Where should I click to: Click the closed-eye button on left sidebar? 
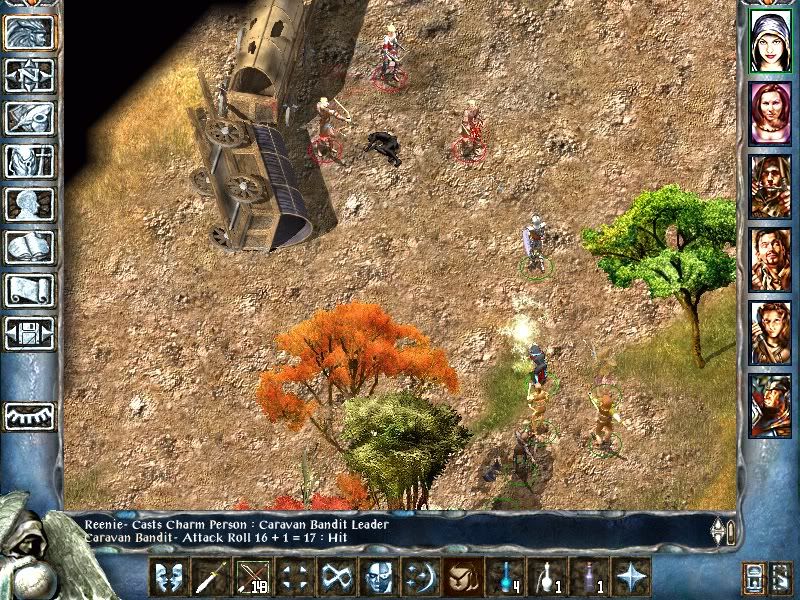click(29, 415)
